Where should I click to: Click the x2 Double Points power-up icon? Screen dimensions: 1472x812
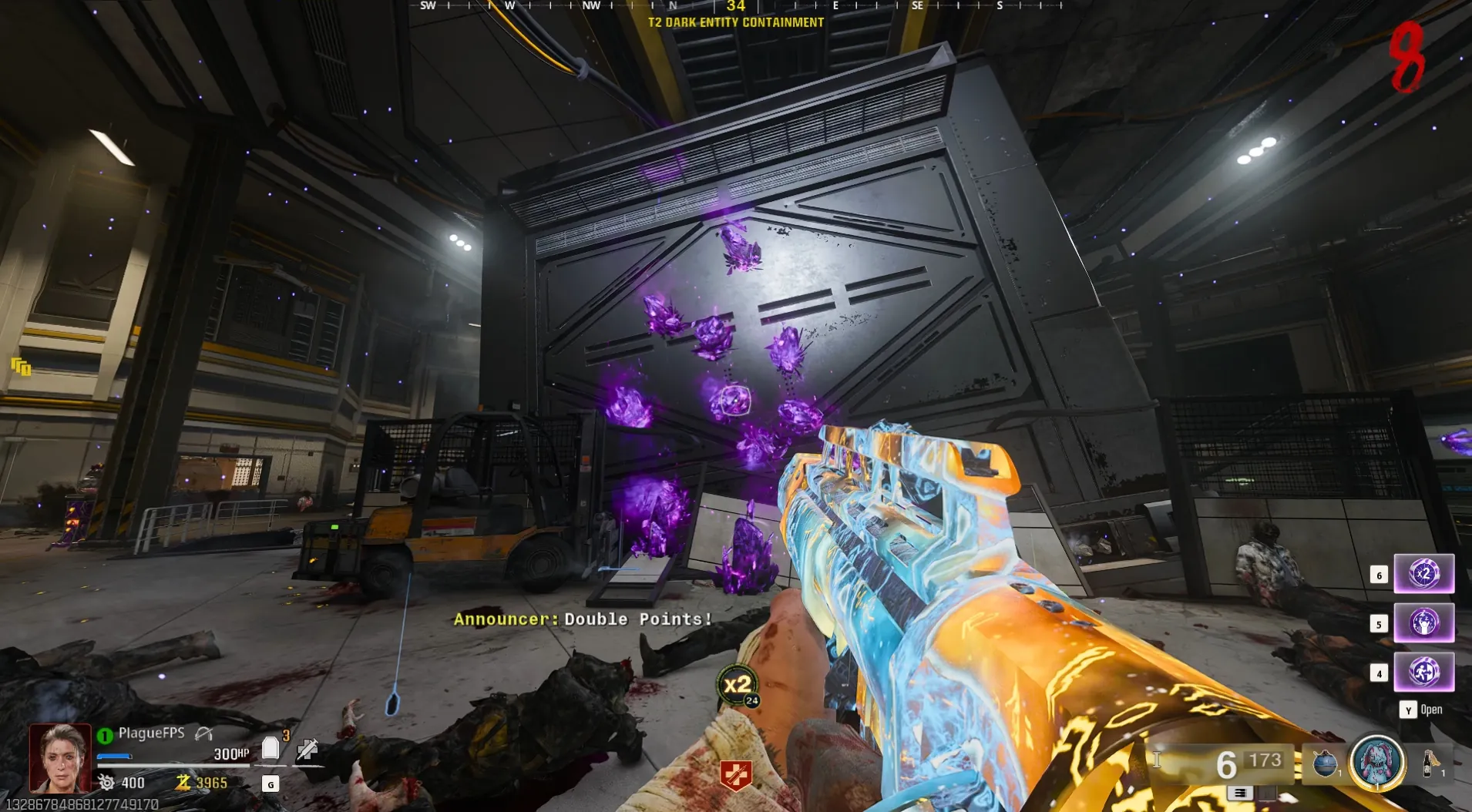click(738, 684)
